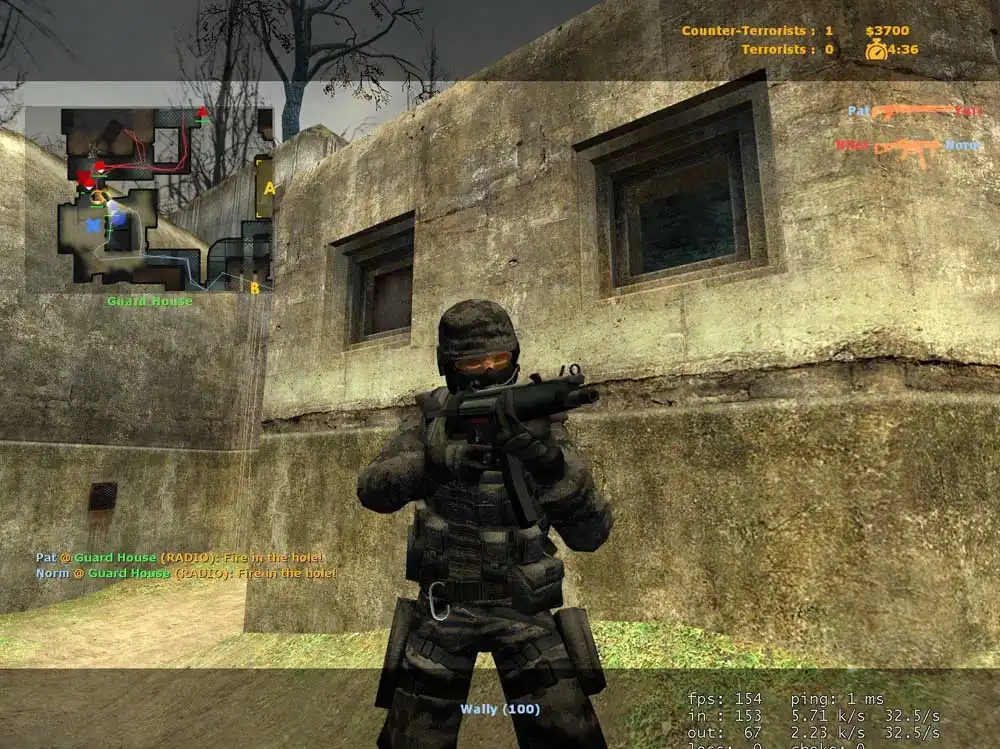
Task: Click Pat's "Fire in the hole!" radio message
Action: click(x=180, y=557)
